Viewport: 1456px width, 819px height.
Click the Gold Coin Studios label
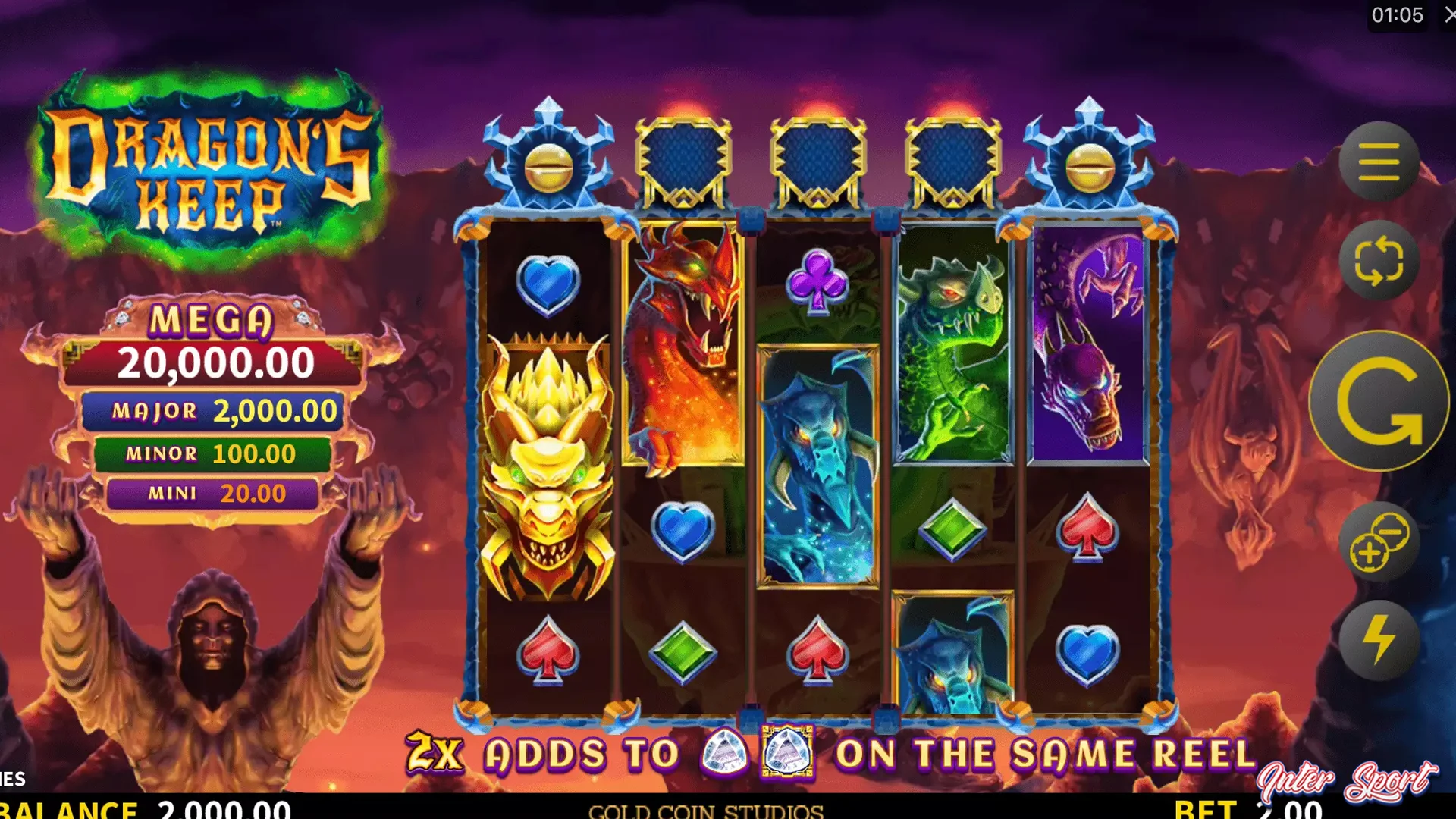pyautogui.click(x=705, y=810)
